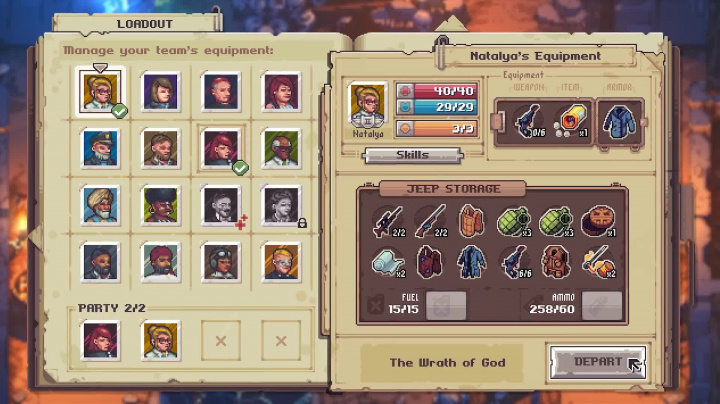Screen dimensions: 720x404
Task: Open Natalya's Skills panel
Action: pos(411,155)
